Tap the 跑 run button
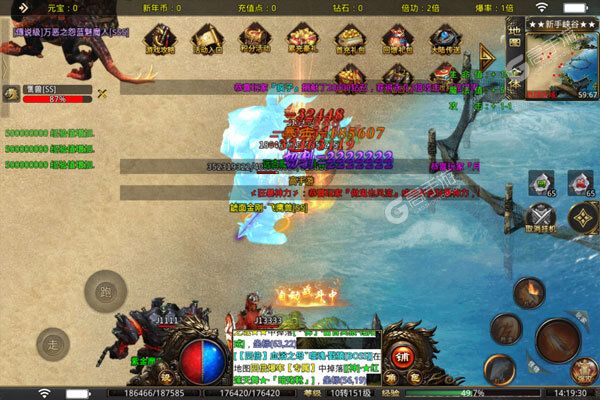Screen dimensions: 600x400 [x=104, y=292]
